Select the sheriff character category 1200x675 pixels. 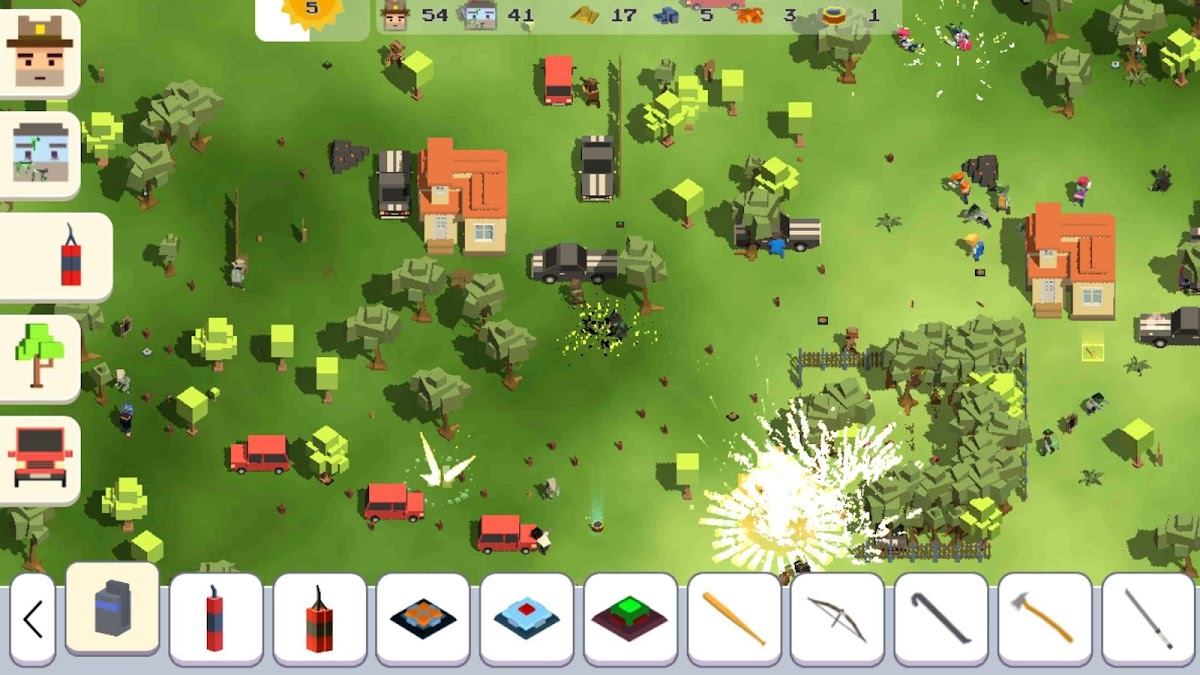pos(40,53)
